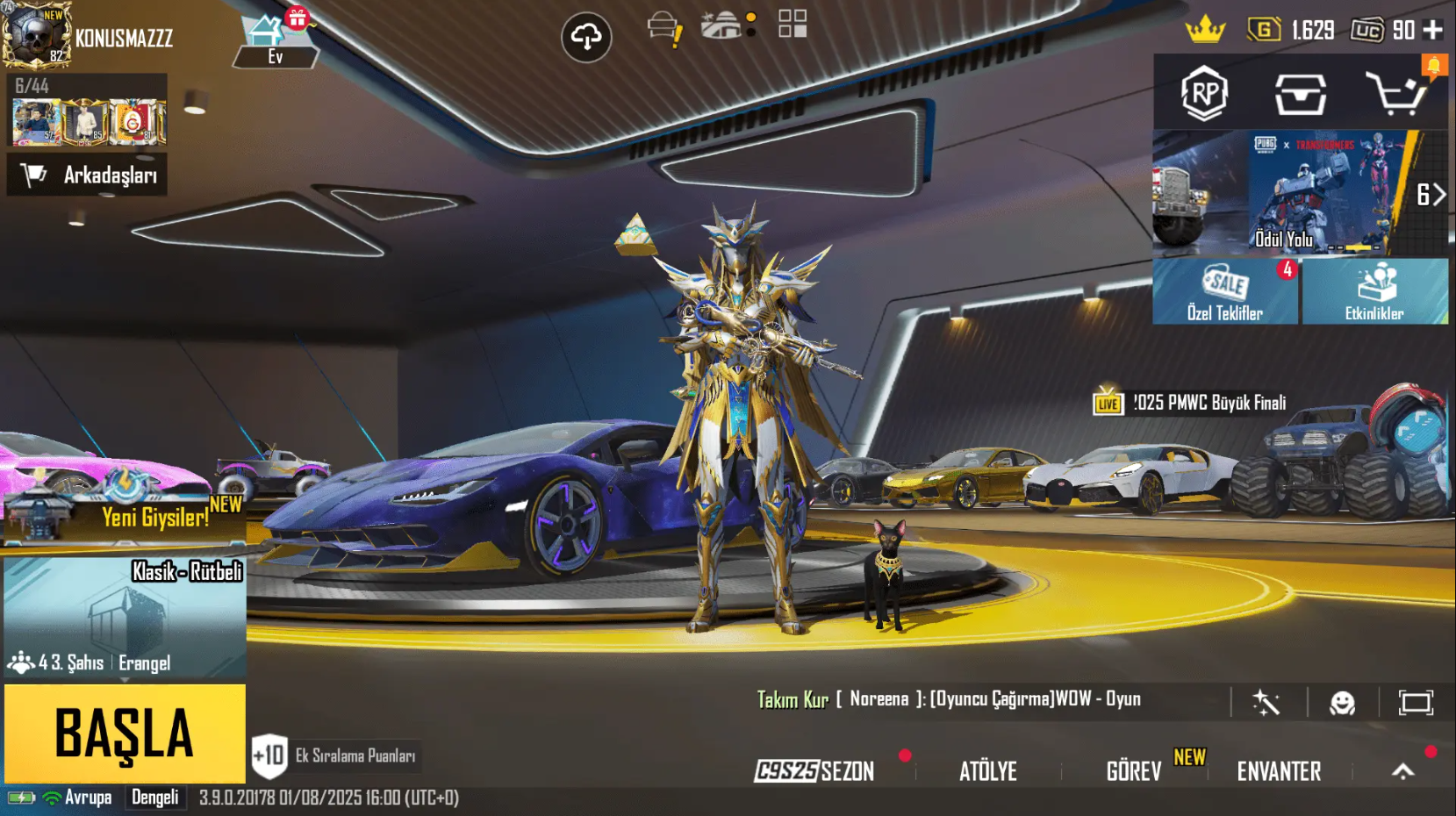Open the shopping cart store
This screenshot has height=816, width=1456.
coord(1395,93)
